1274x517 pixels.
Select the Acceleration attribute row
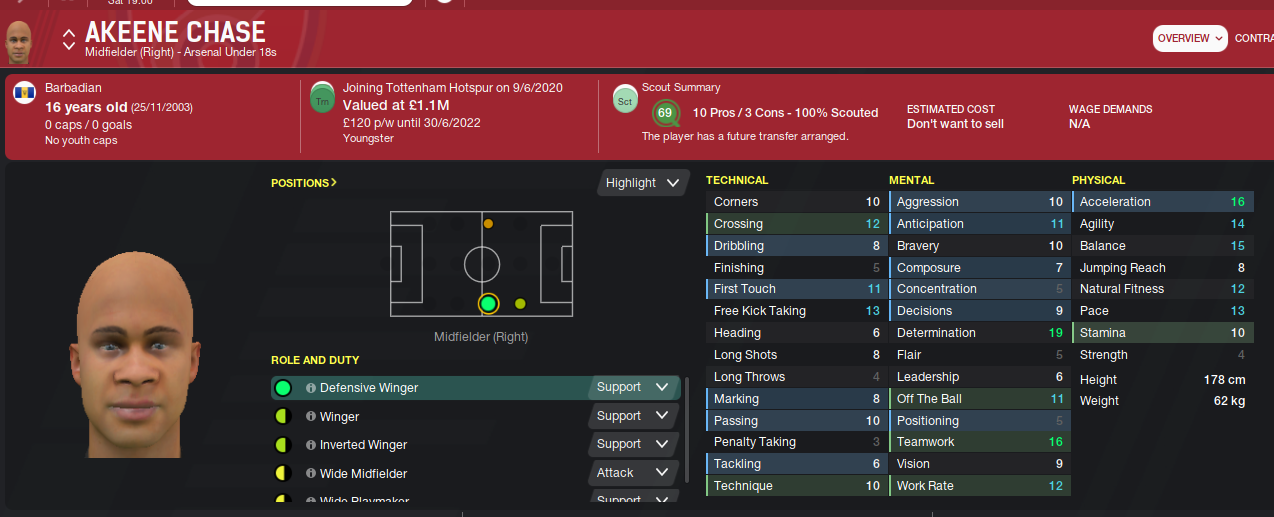(1161, 202)
